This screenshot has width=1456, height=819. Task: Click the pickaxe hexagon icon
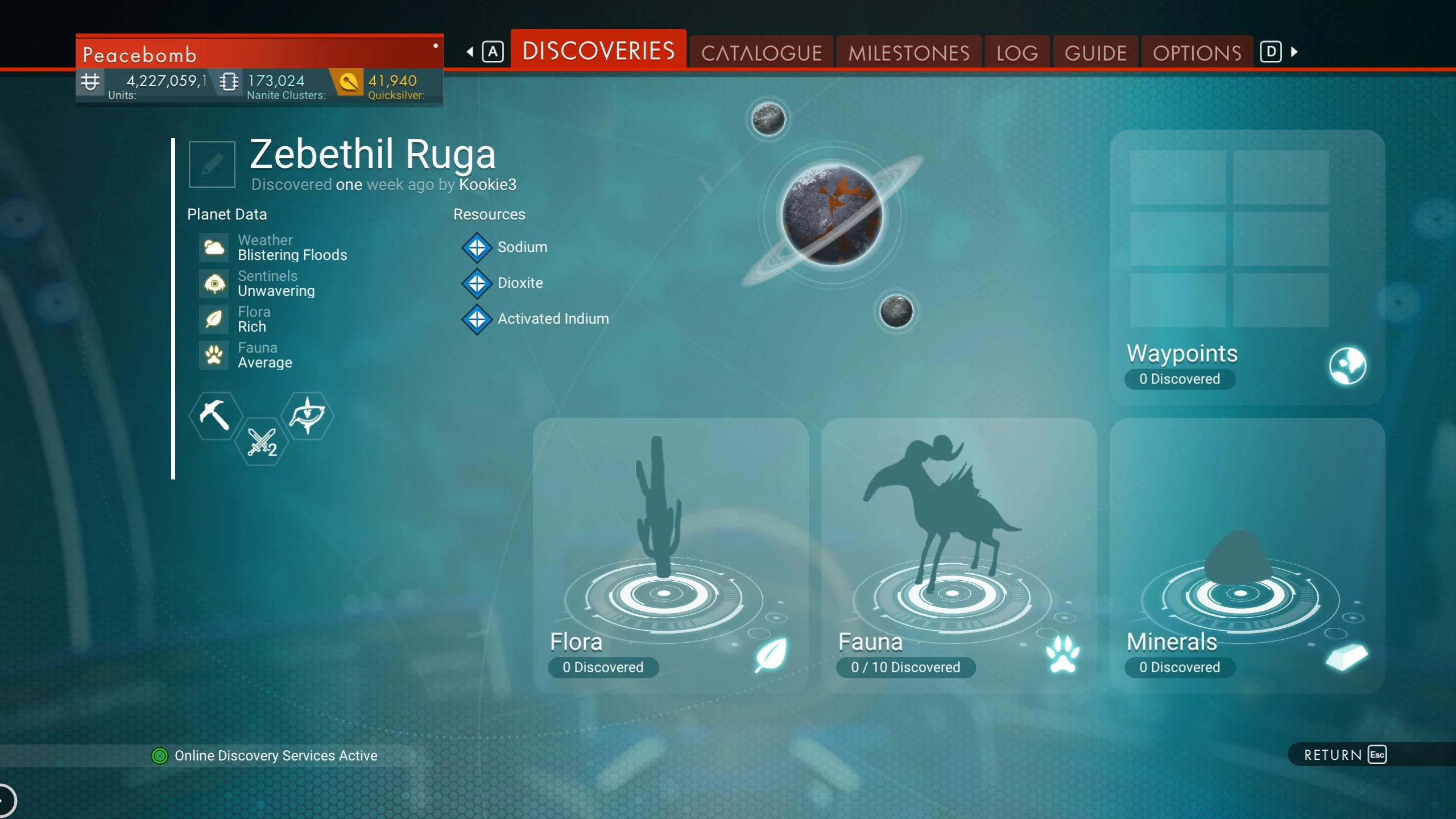[214, 416]
